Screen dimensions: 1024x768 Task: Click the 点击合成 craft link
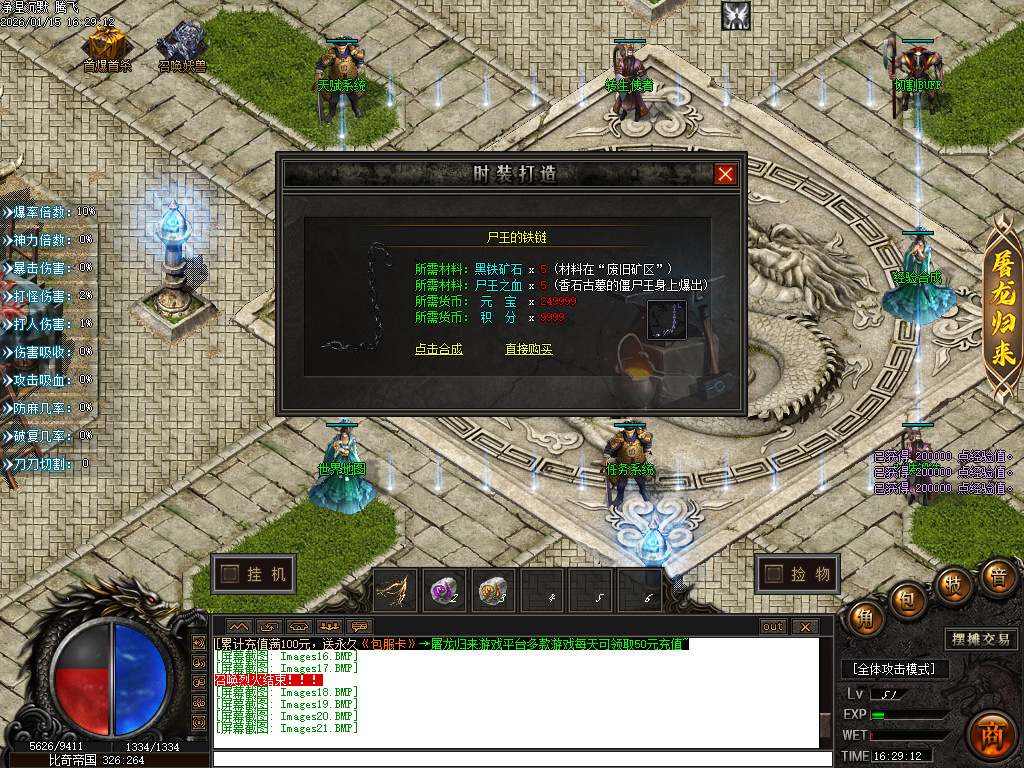point(439,349)
